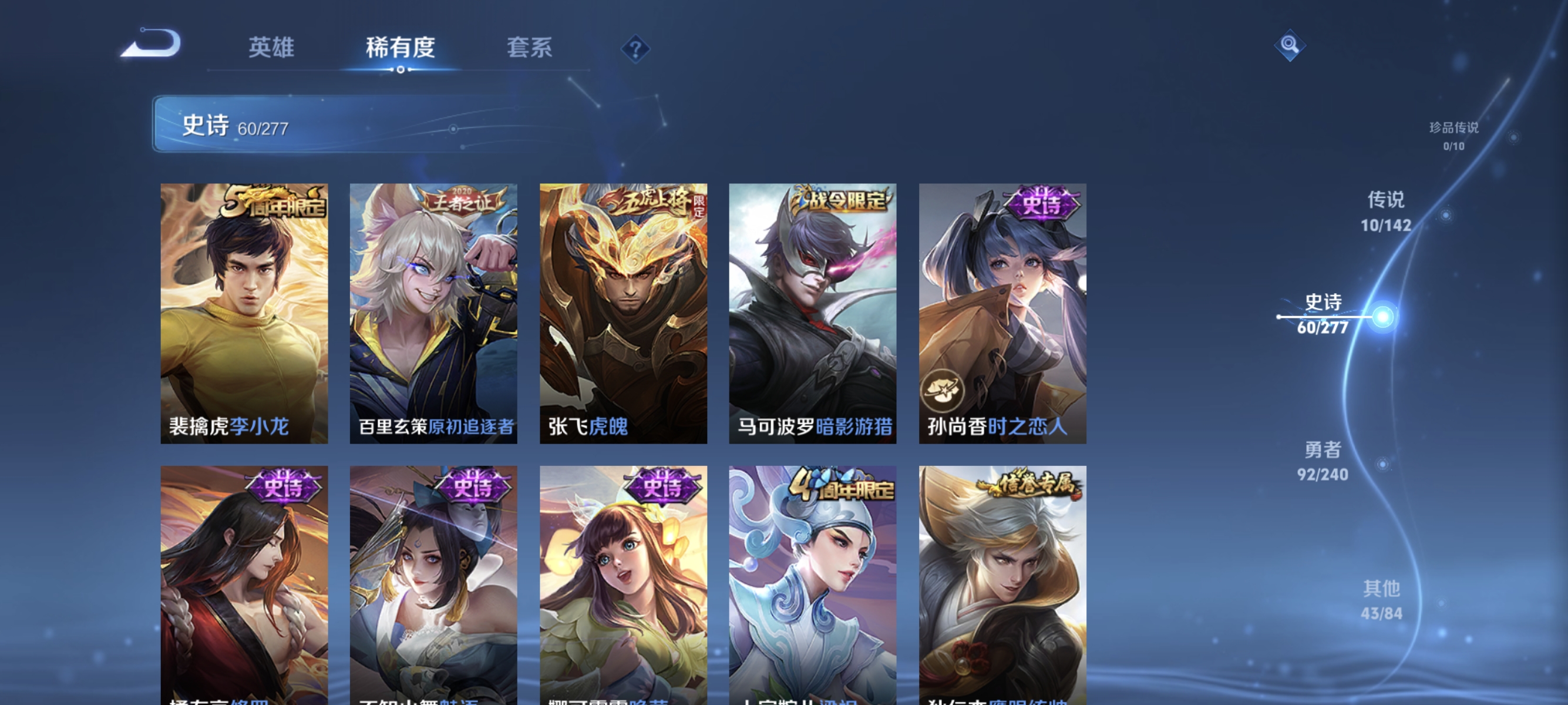Screen dimensions: 1568x705
Task: Open the 套系 tab
Action: click(x=530, y=47)
